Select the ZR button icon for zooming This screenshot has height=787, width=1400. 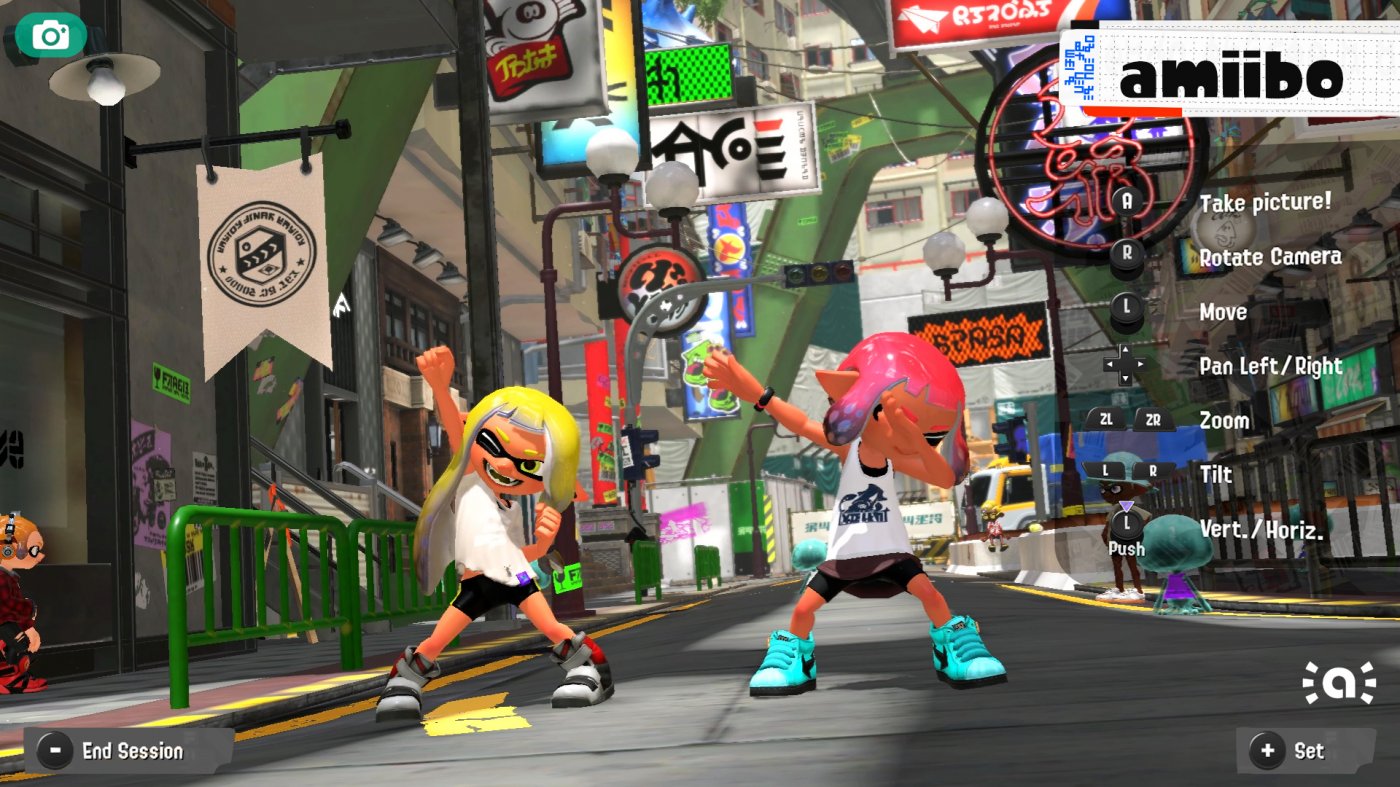(x=1151, y=419)
